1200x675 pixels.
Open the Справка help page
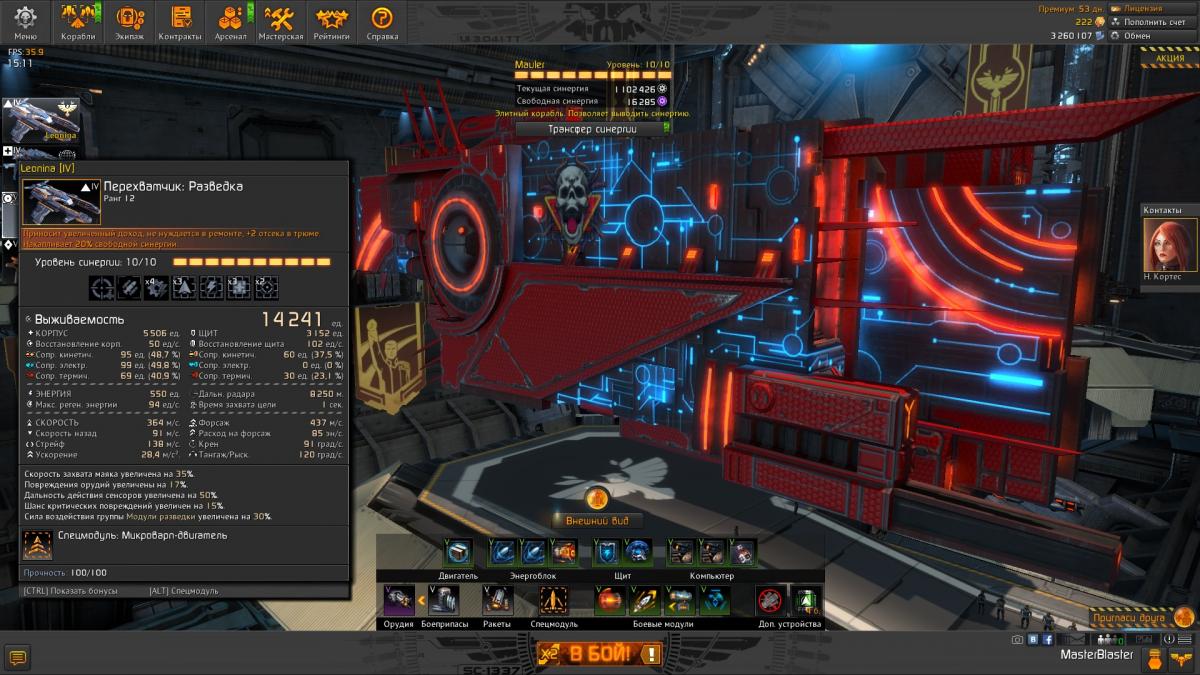382,22
